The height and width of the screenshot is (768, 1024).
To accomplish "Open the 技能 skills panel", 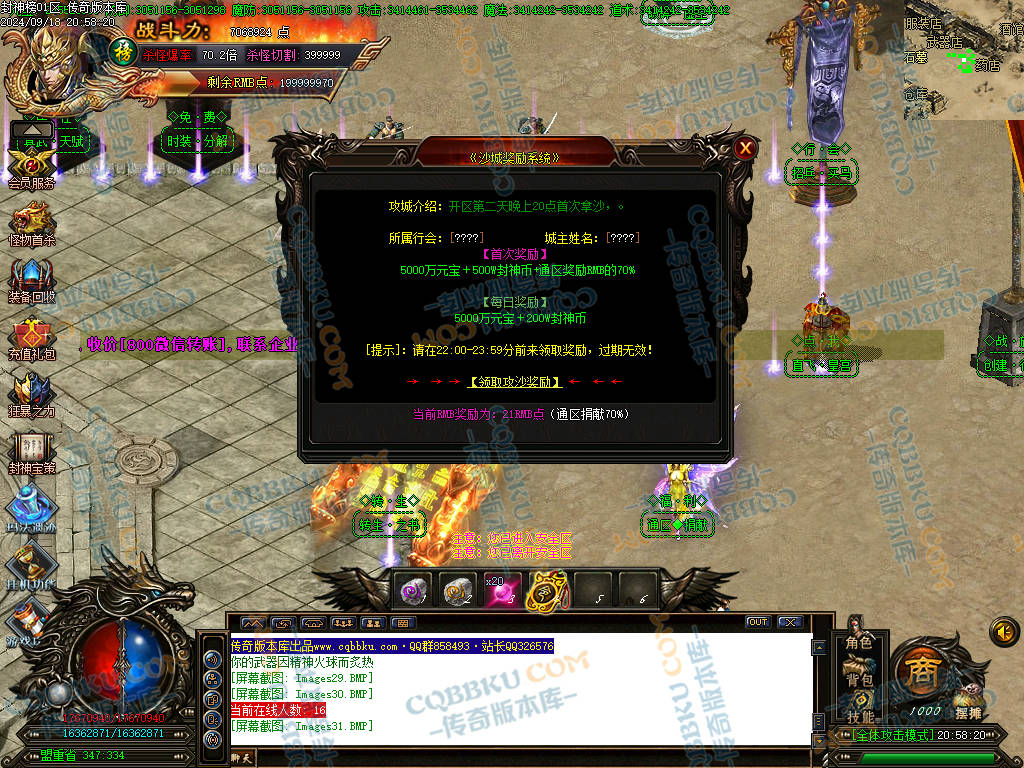I will pos(859,716).
